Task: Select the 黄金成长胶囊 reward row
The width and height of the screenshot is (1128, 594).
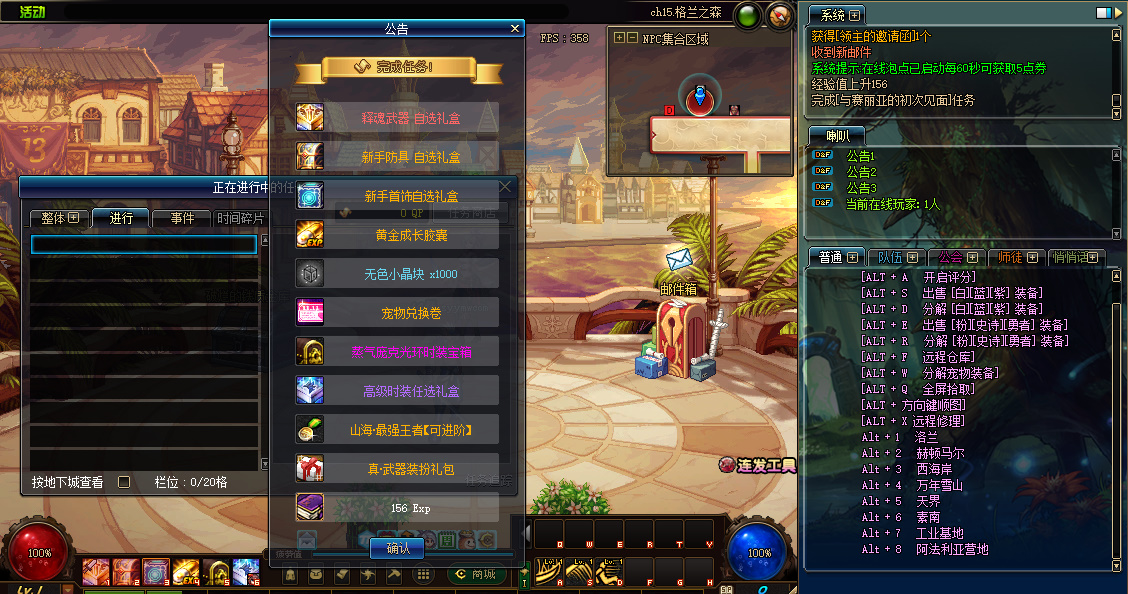Action: tap(398, 235)
